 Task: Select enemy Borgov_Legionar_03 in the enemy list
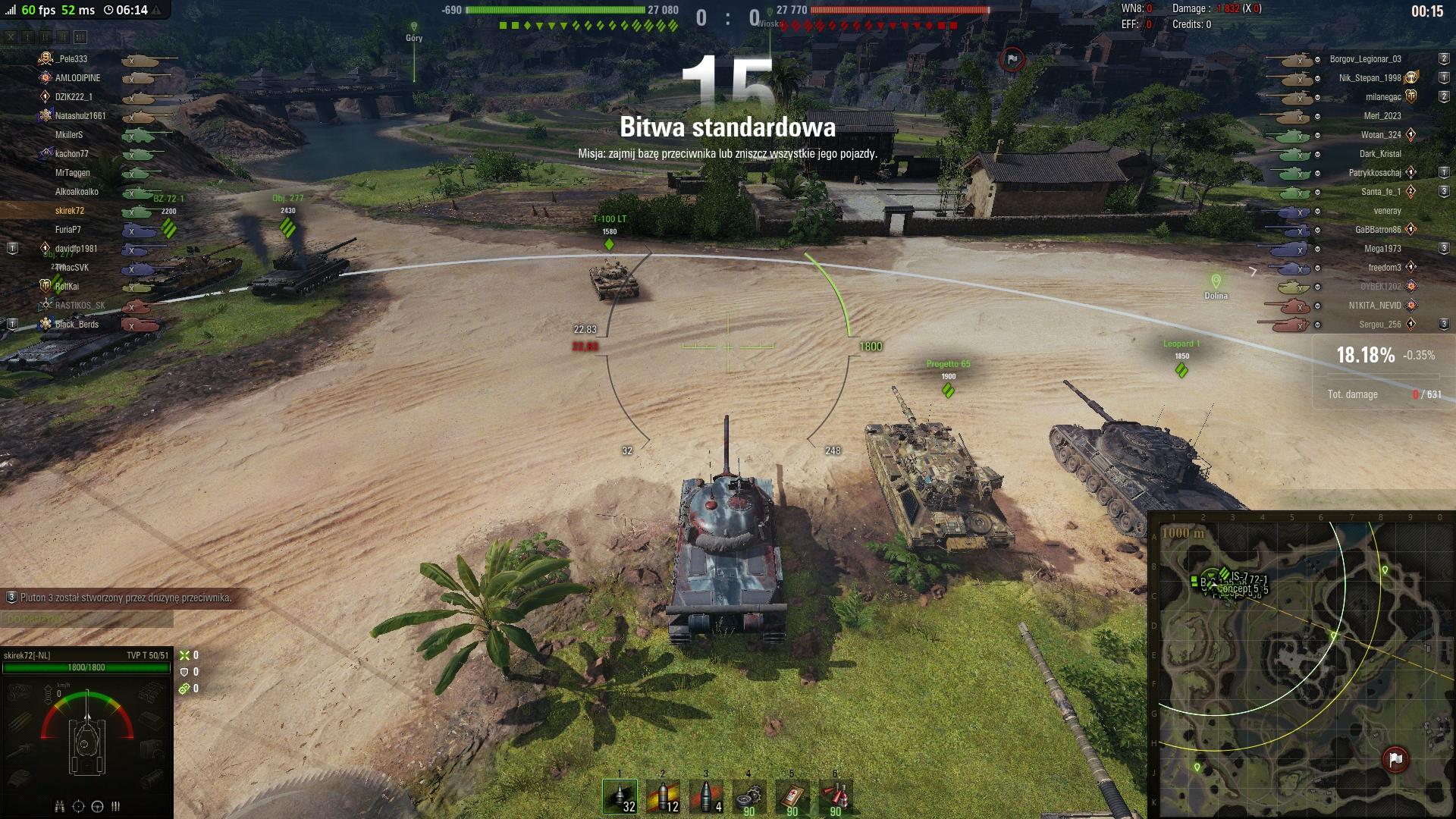[x=1365, y=59]
